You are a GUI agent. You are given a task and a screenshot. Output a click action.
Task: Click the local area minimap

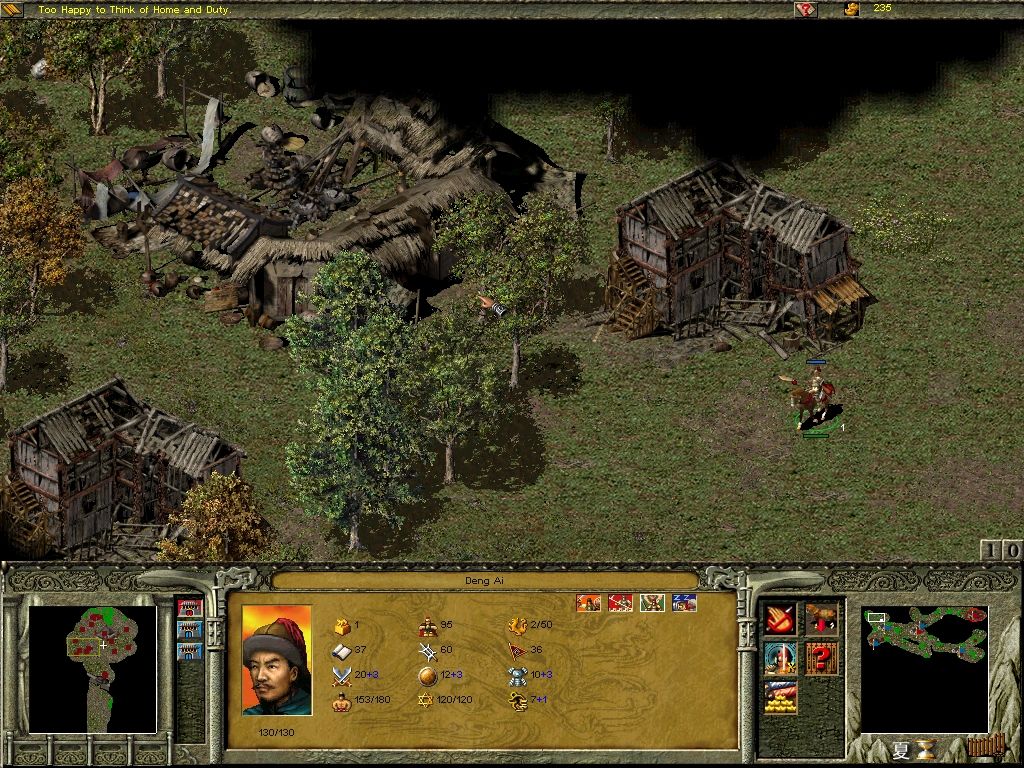point(93,669)
